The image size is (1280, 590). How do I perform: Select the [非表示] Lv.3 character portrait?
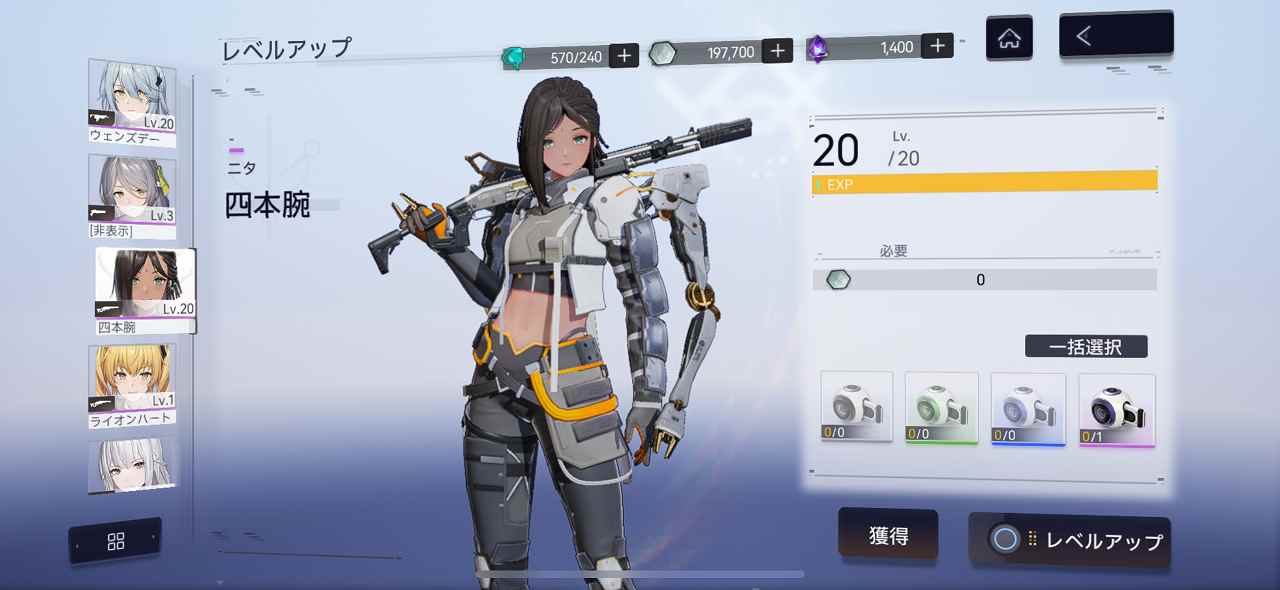pos(132,197)
